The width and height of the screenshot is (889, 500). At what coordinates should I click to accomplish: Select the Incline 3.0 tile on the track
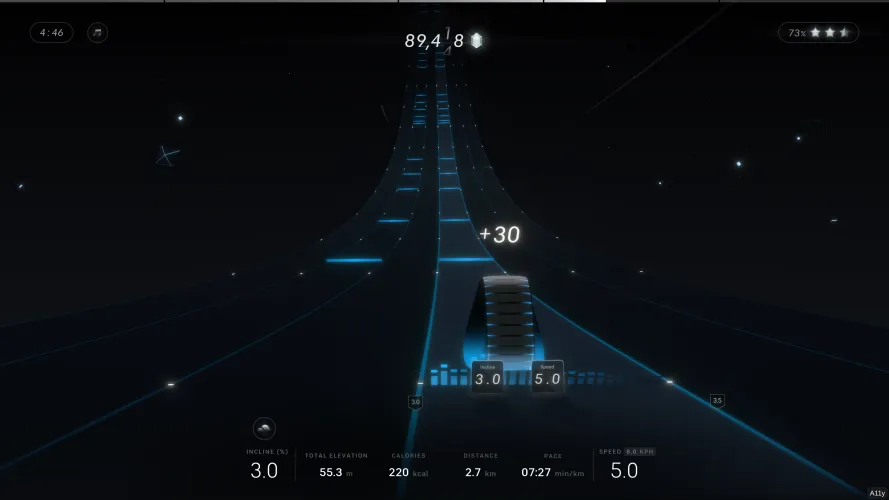tap(488, 376)
